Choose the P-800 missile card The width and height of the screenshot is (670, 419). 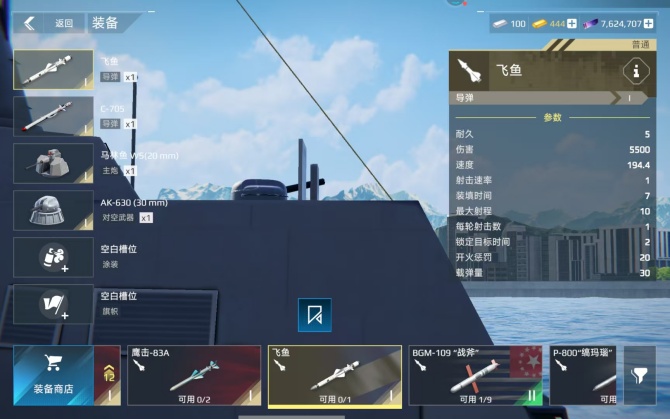coord(582,375)
